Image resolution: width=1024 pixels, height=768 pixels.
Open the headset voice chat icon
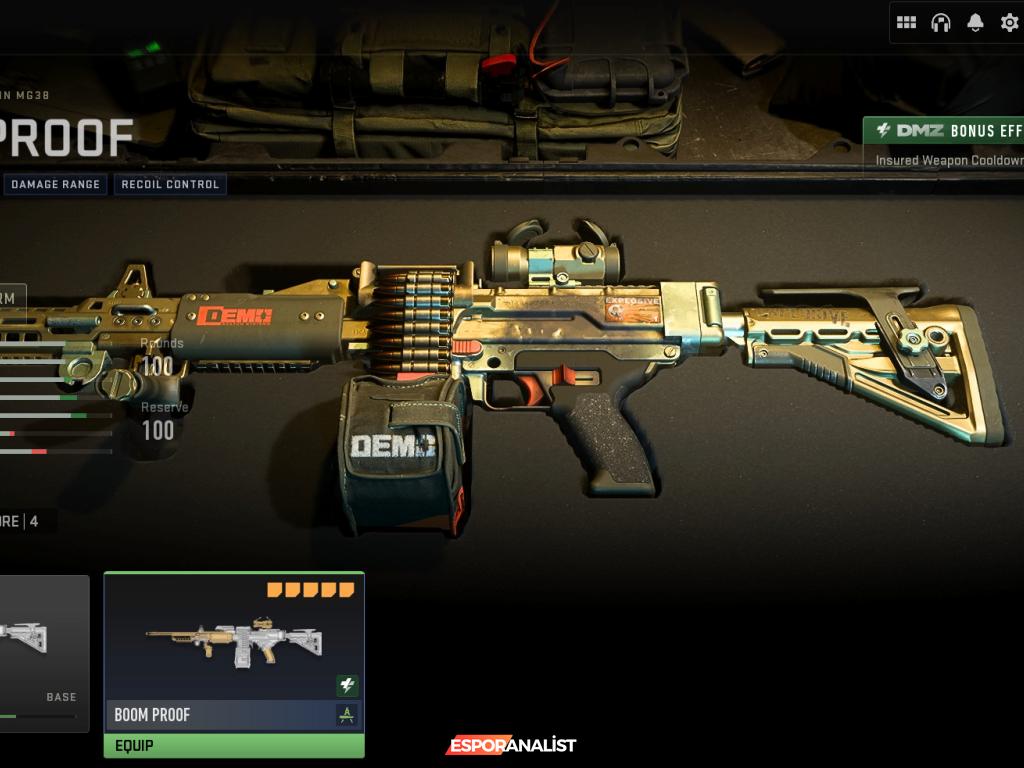(940, 22)
